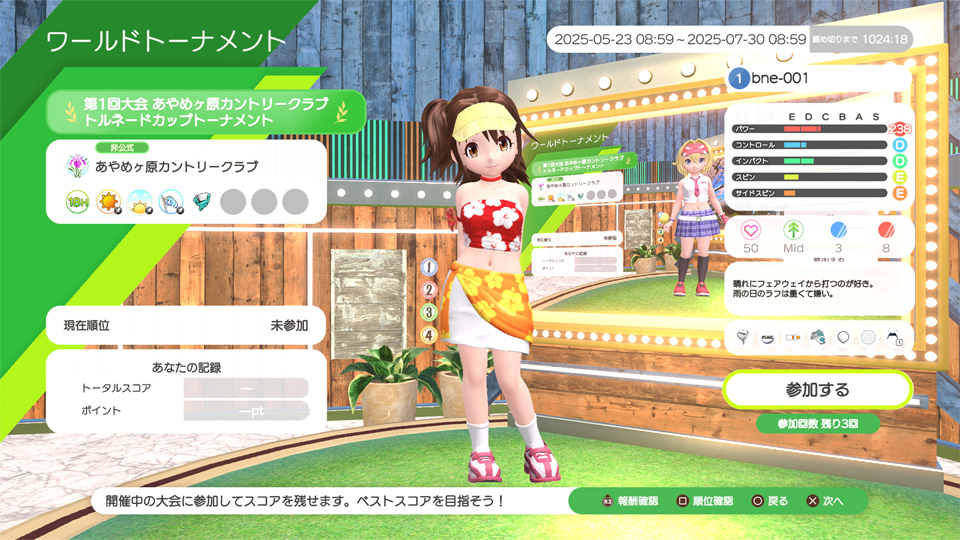Select the bne-001 player name tag
The image size is (960, 540).
818,78
